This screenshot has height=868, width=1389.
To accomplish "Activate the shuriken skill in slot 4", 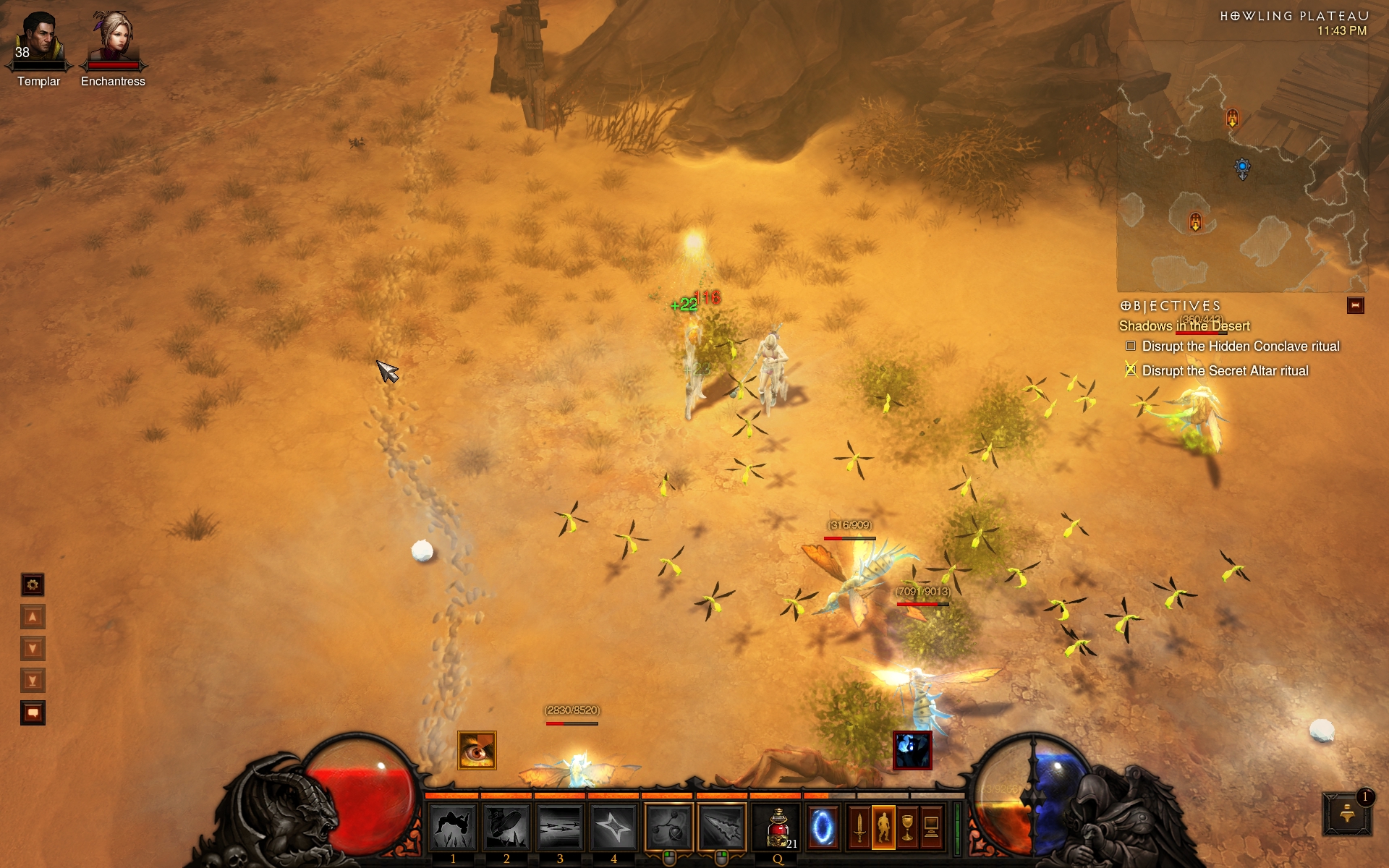I will coord(613,827).
